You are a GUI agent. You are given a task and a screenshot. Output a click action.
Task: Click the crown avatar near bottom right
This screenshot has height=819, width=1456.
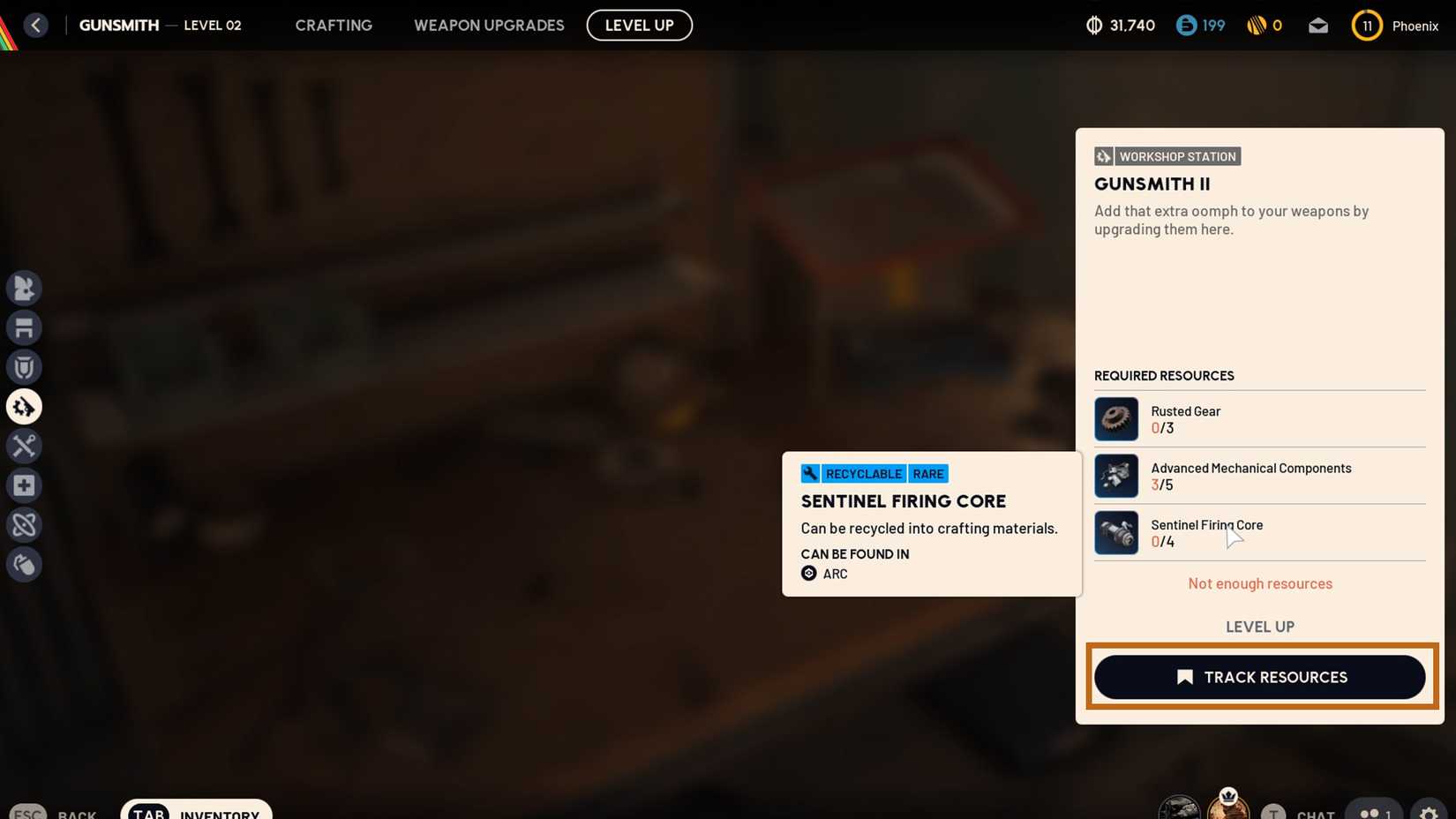click(1228, 805)
